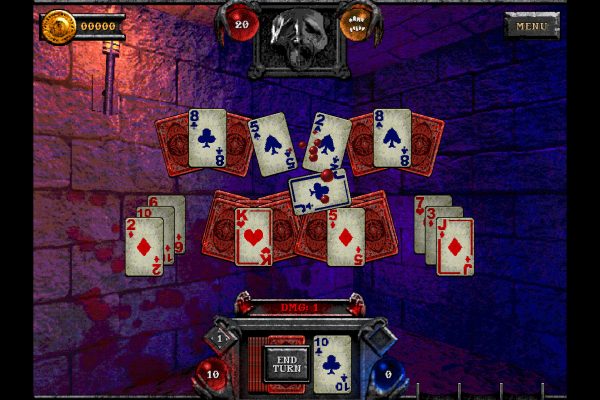
Task: Pick the 8 of clubs card
Action: click(x=207, y=137)
